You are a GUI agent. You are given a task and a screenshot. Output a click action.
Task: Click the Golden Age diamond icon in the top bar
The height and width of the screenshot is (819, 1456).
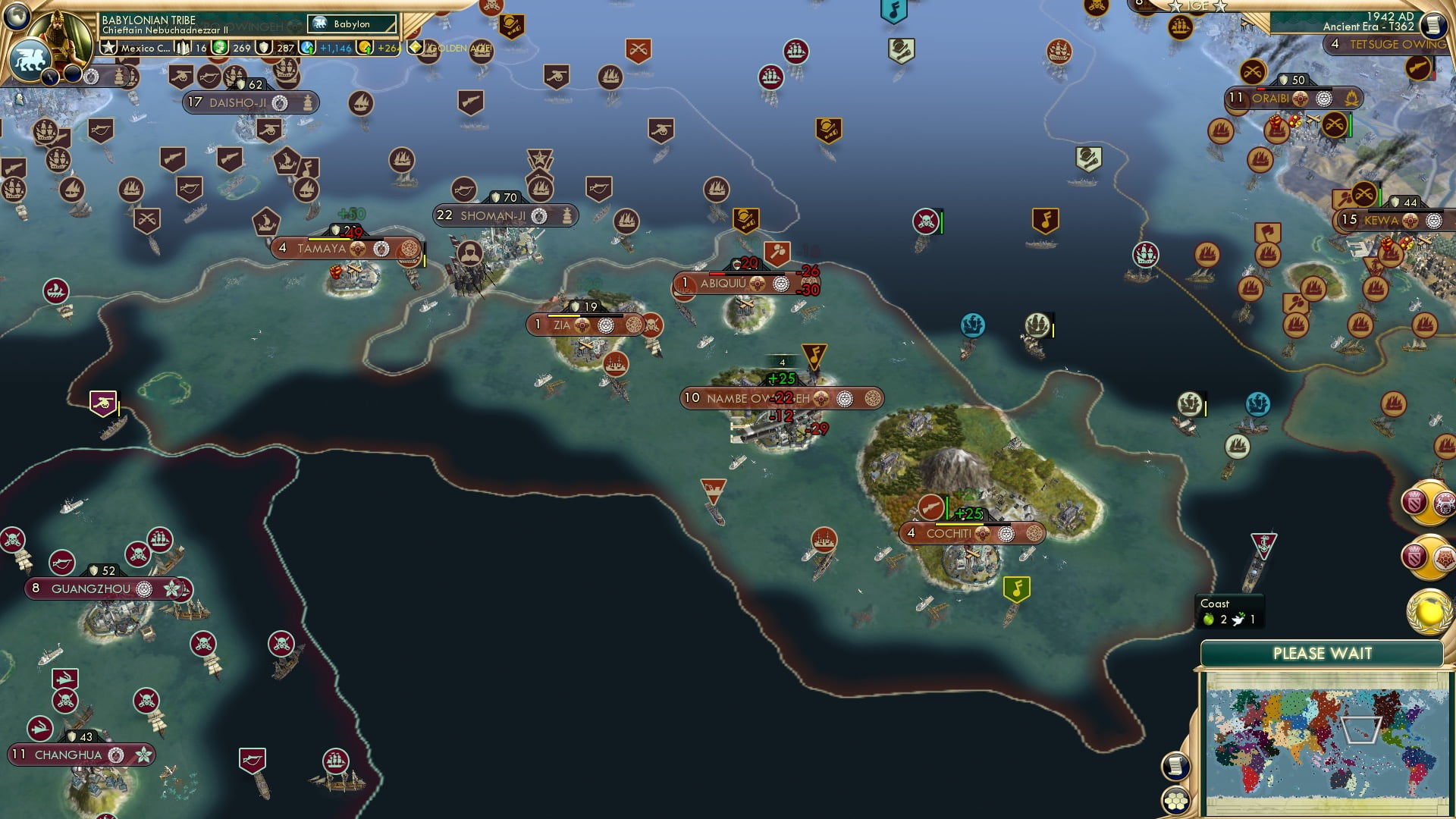click(x=416, y=47)
